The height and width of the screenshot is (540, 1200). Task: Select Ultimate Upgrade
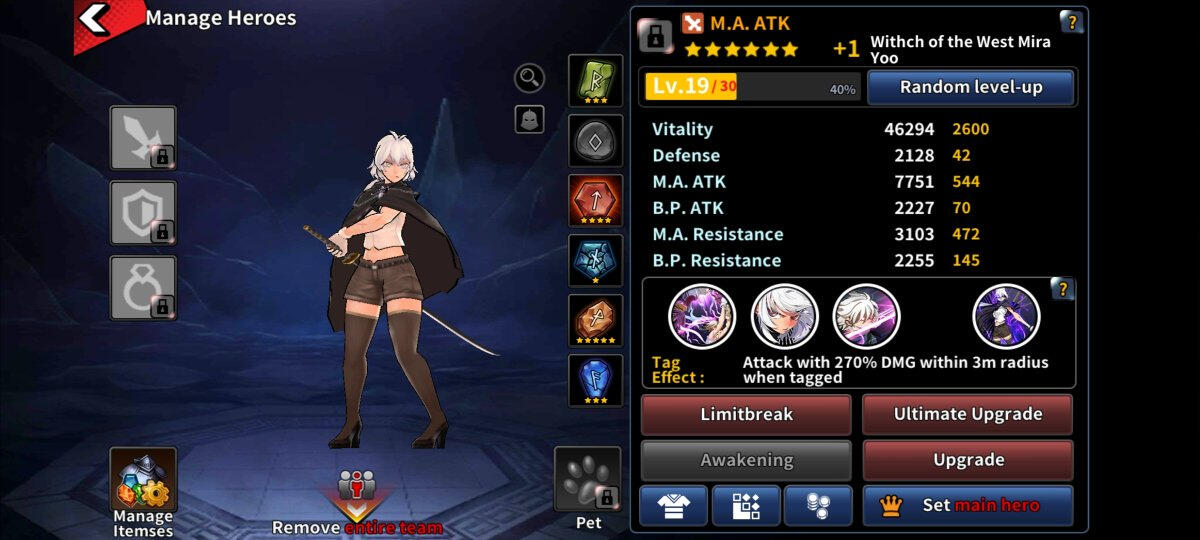click(967, 414)
